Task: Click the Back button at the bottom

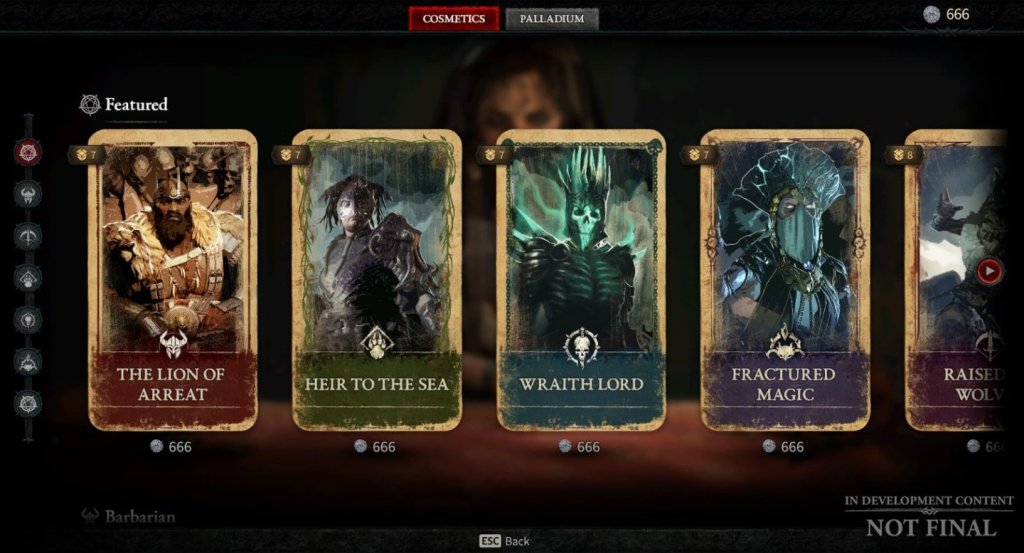Action: (505, 541)
